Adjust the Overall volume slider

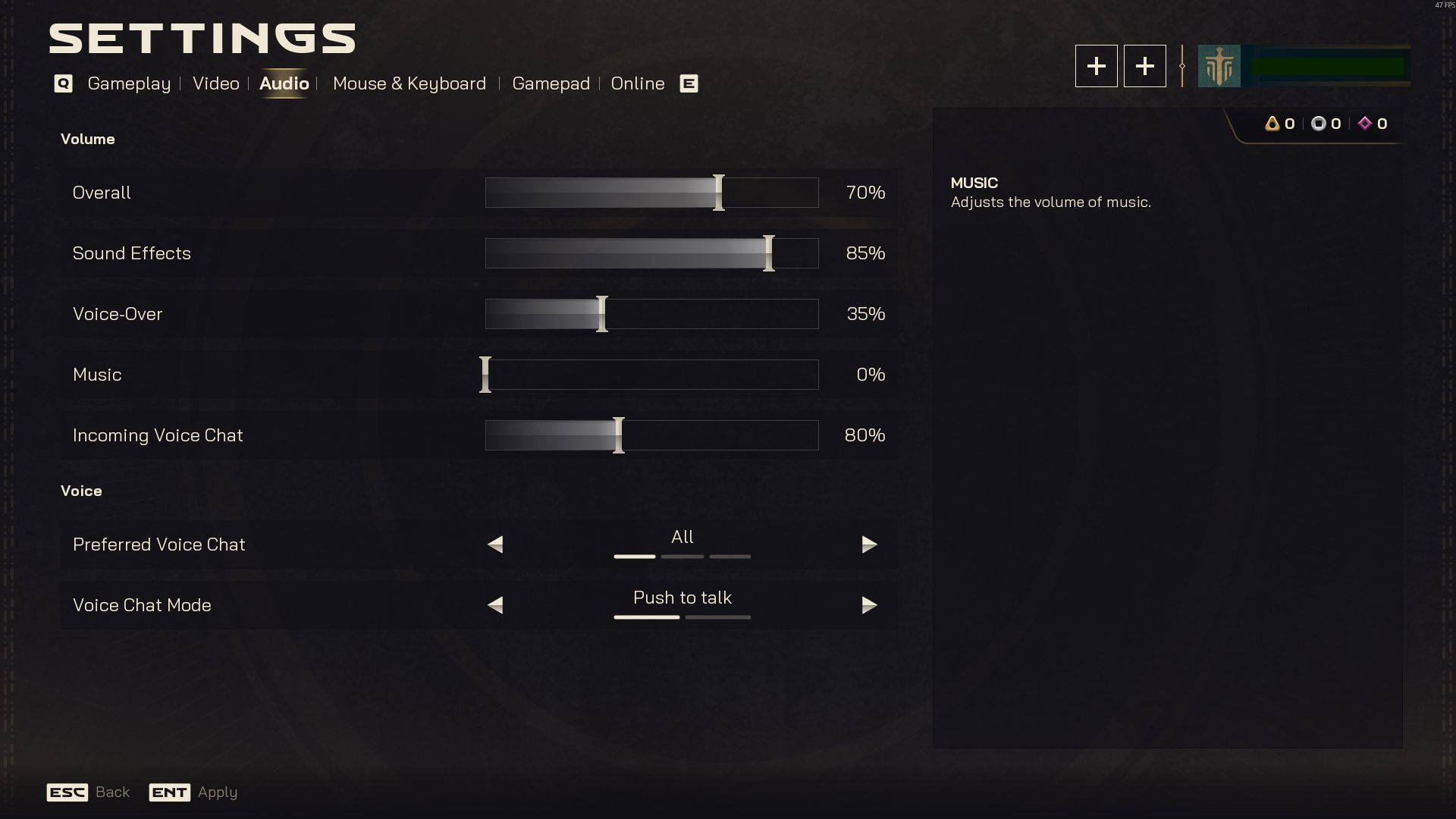651,193
